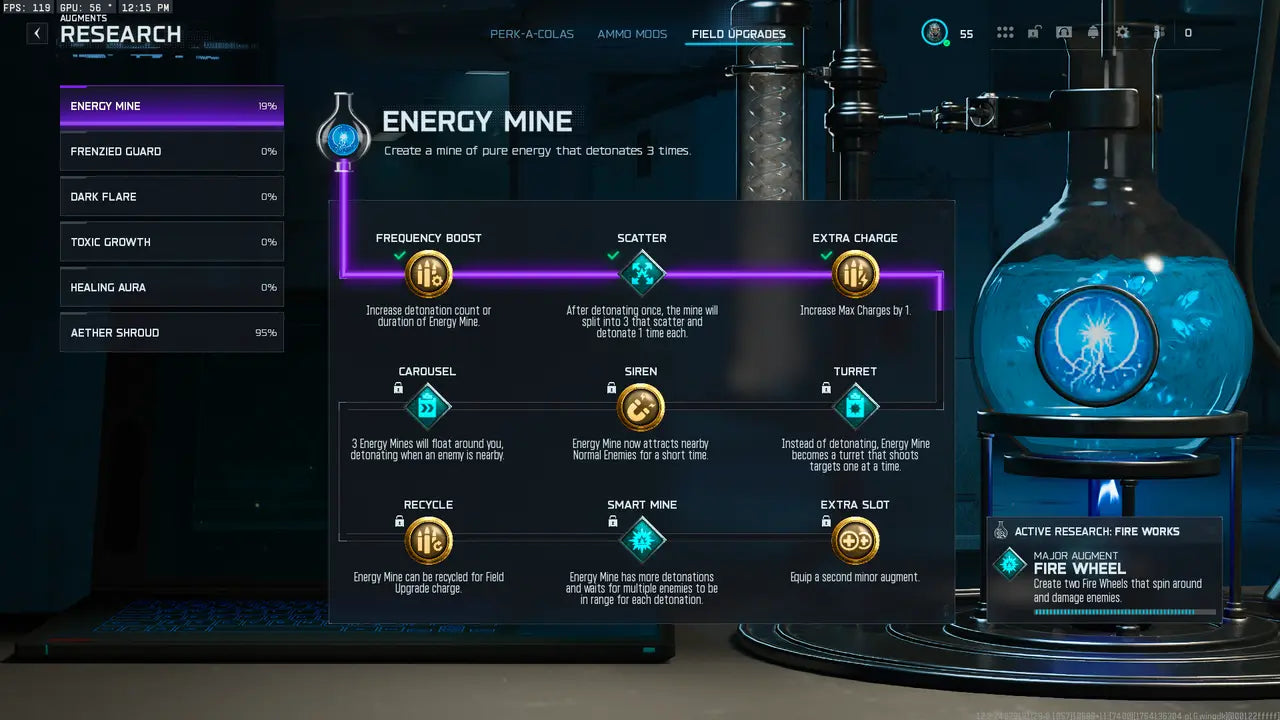The height and width of the screenshot is (720, 1280).
Task: Click the Smart Mine upgrade icon
Action: point(642,538)
